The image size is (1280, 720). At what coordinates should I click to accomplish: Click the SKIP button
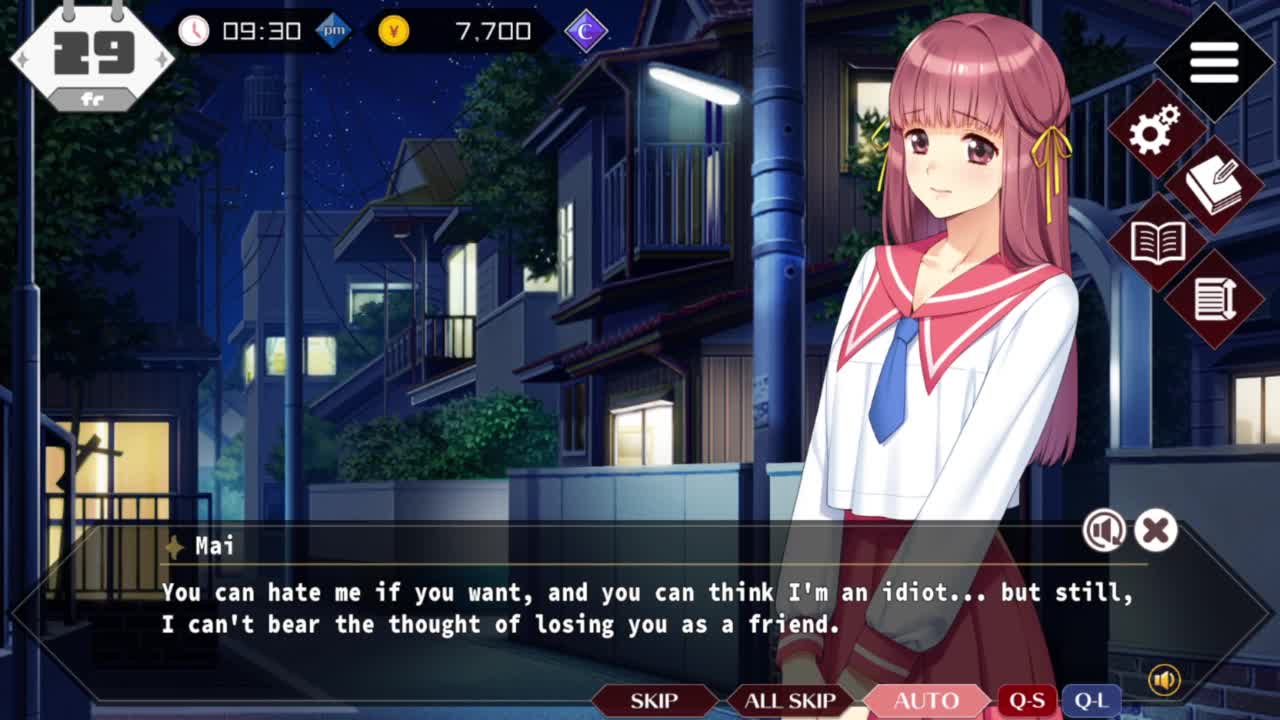(x=653, y=701)
